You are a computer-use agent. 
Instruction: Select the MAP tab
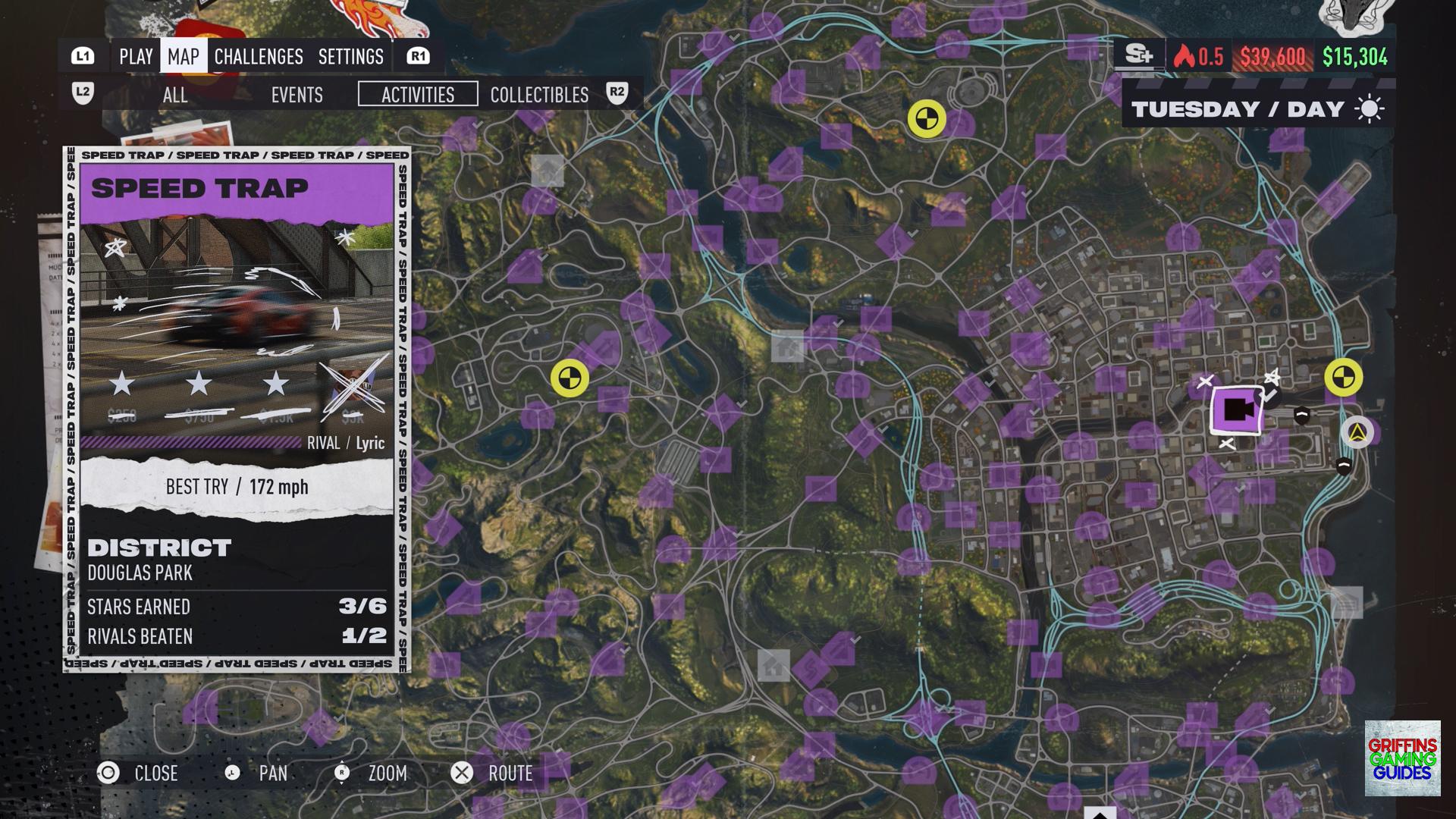pyautogui.click(x=184, y=57)
